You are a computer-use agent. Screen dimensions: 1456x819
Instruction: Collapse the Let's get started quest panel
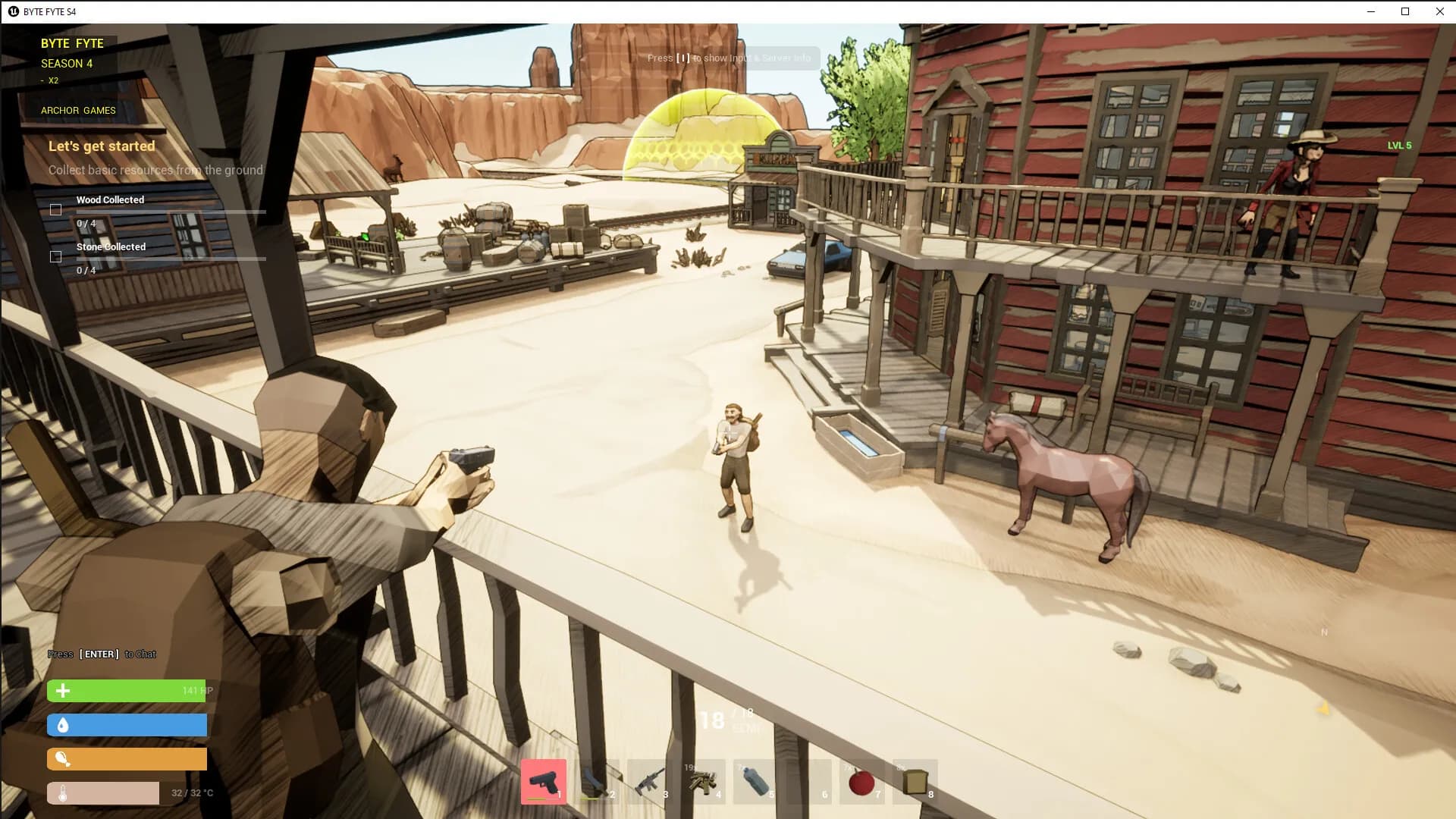101,146
